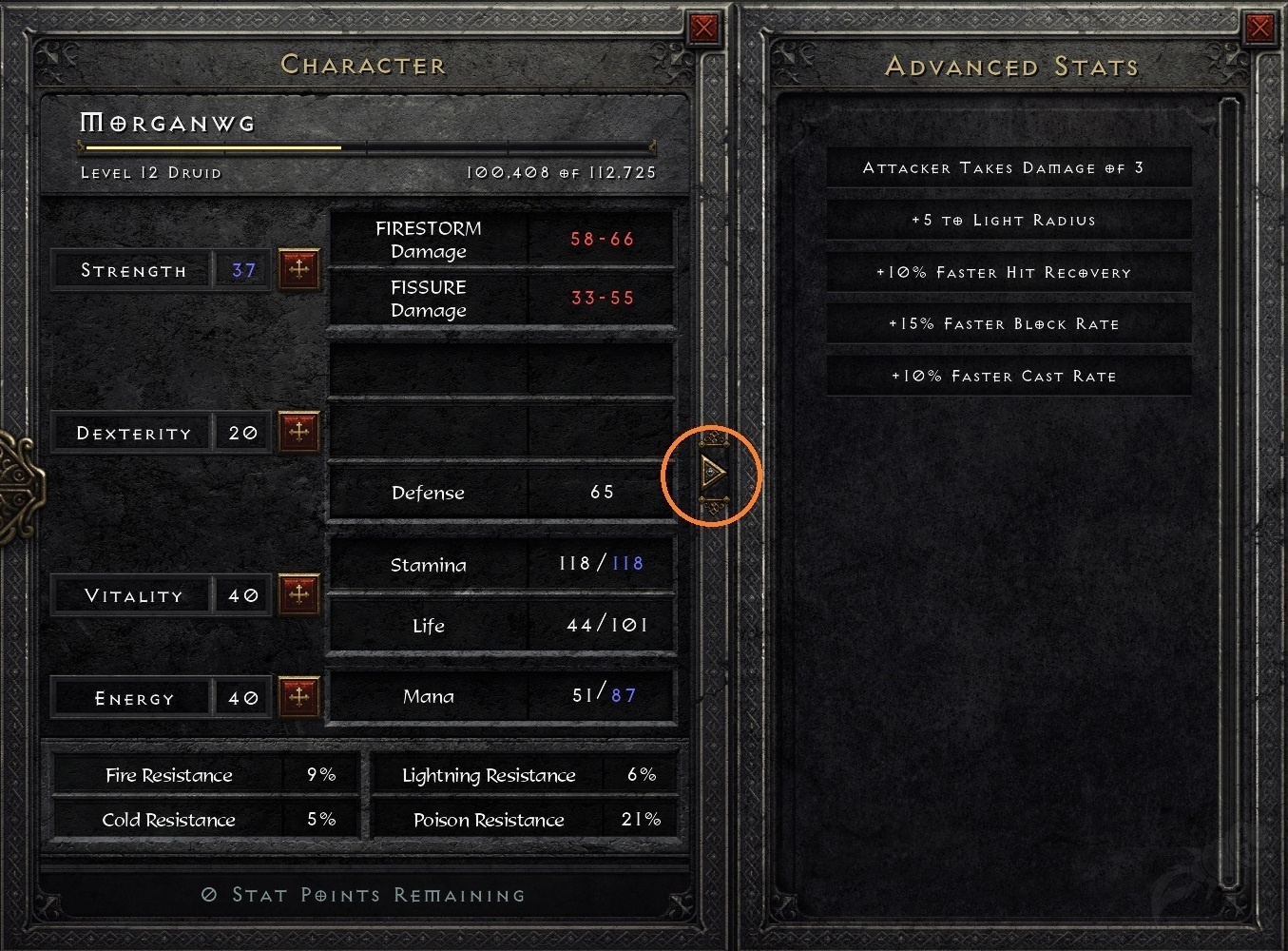Click the ornamental bracket above the triangle arrow

coord(711,440)
